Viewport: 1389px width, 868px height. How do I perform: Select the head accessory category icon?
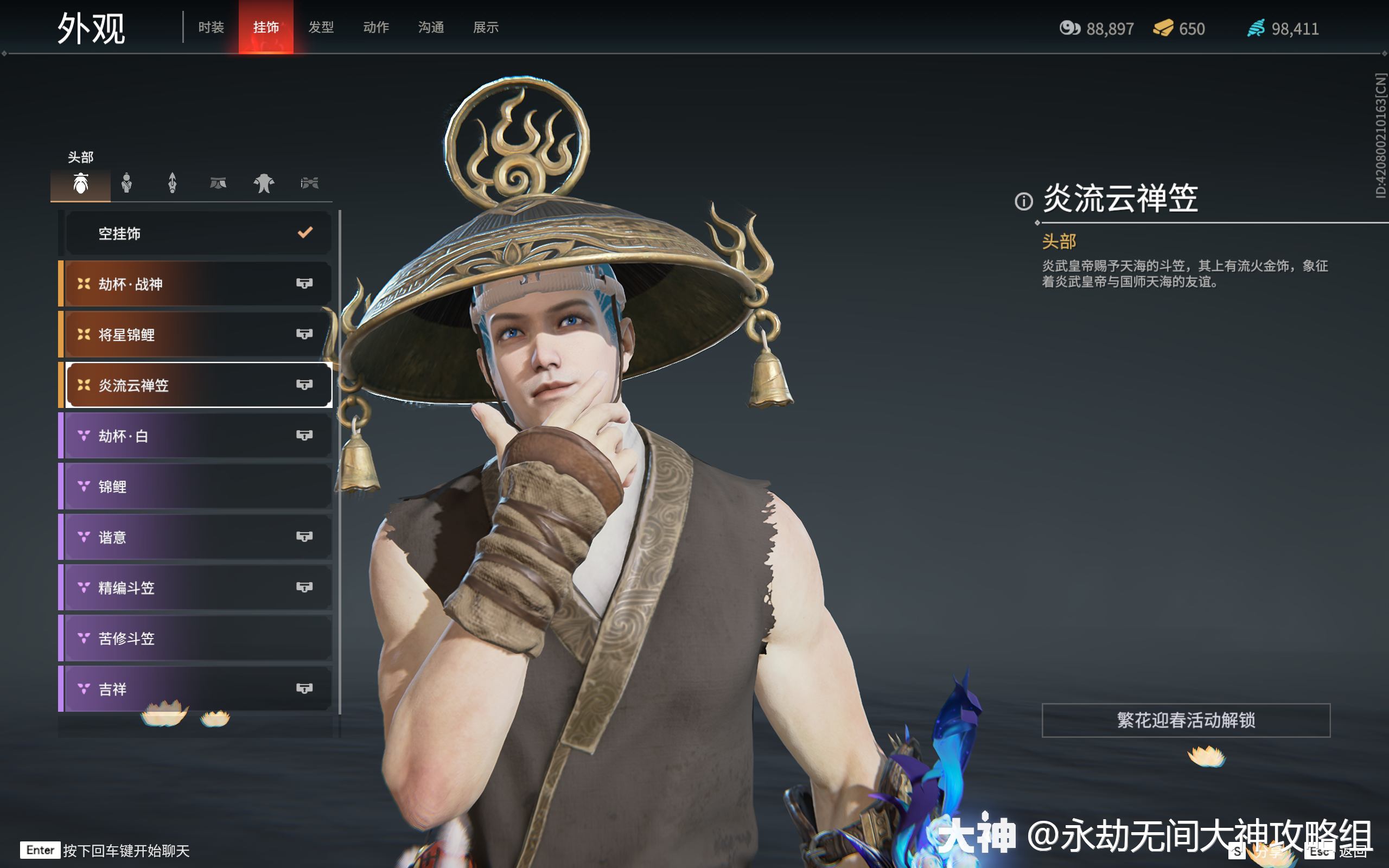pos(81,183)
